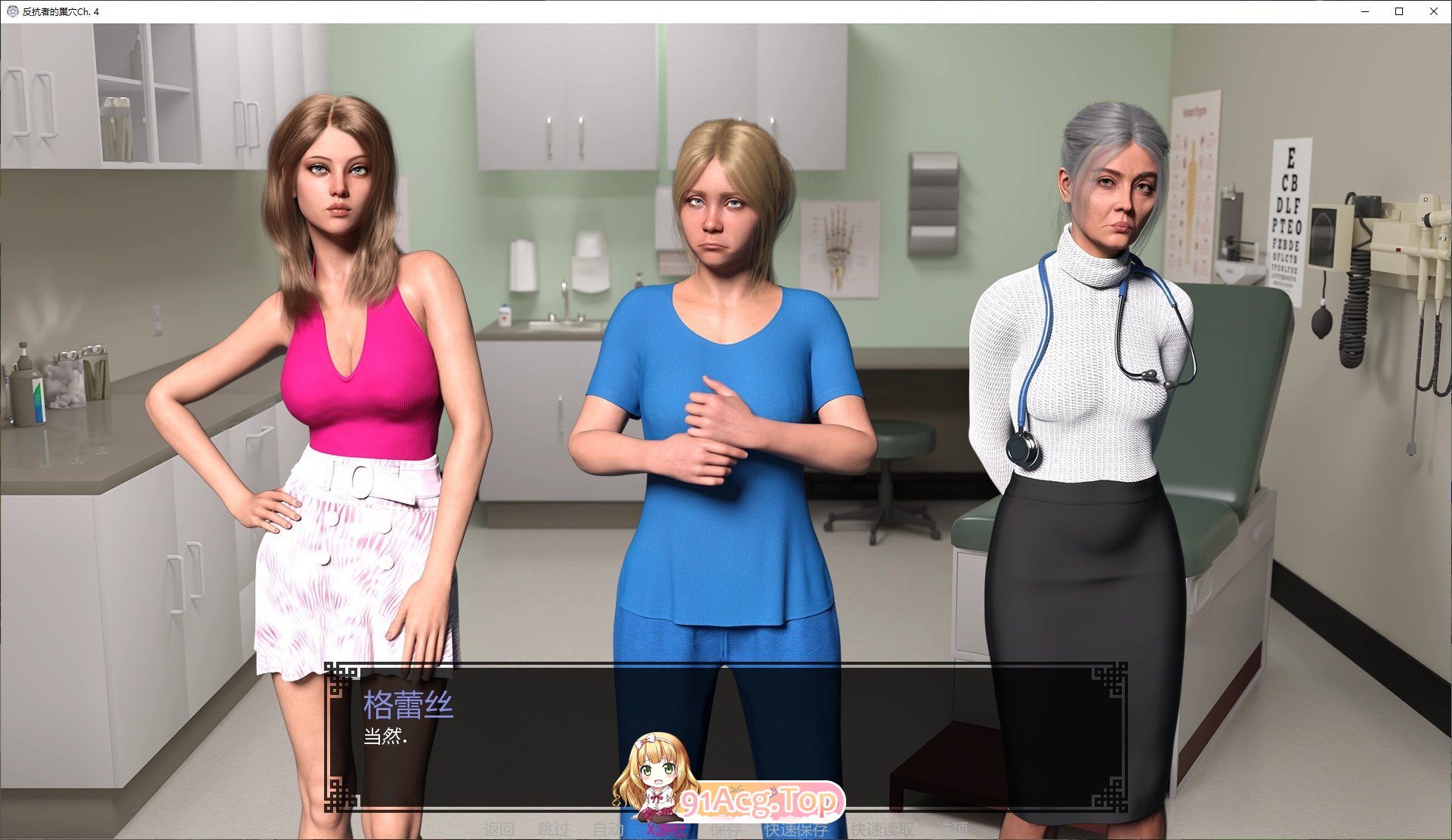Open the 保存 (save) menu
Screen dimensions: 1452x840
tap(726, 830)
